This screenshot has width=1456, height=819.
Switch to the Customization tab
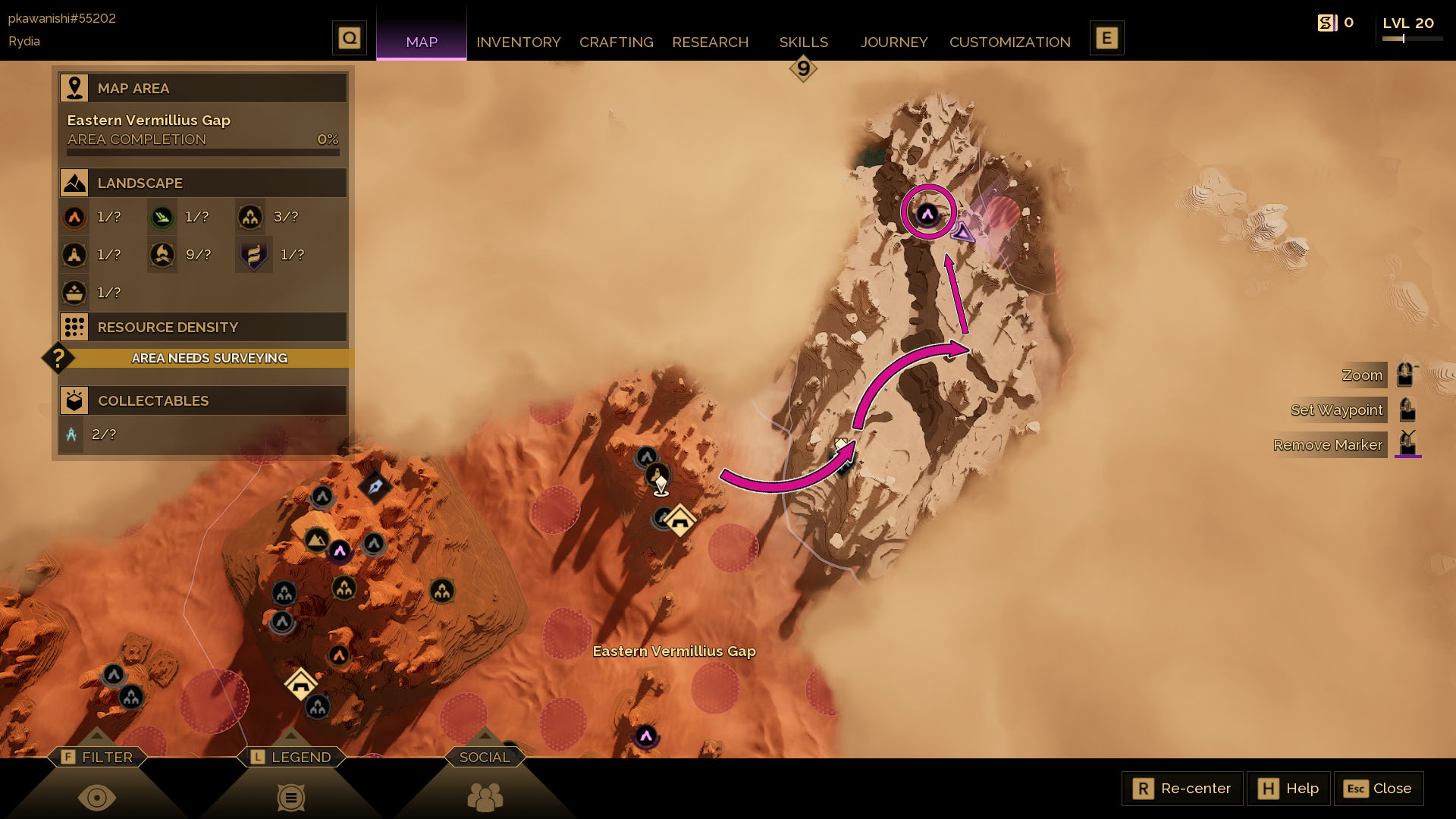[1009, 42]
